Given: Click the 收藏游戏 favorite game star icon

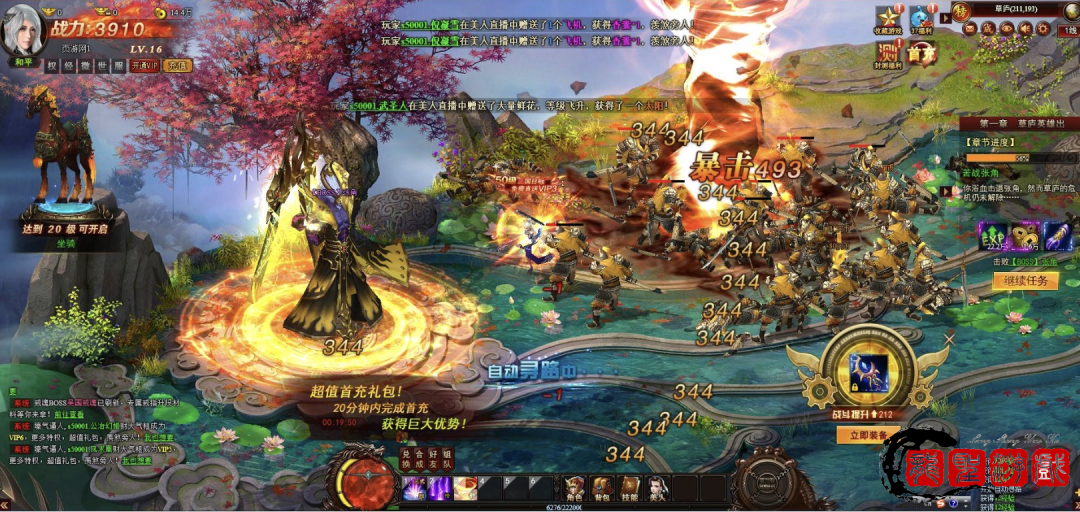Looking at the screenshot, I should (x=887, y=19).
